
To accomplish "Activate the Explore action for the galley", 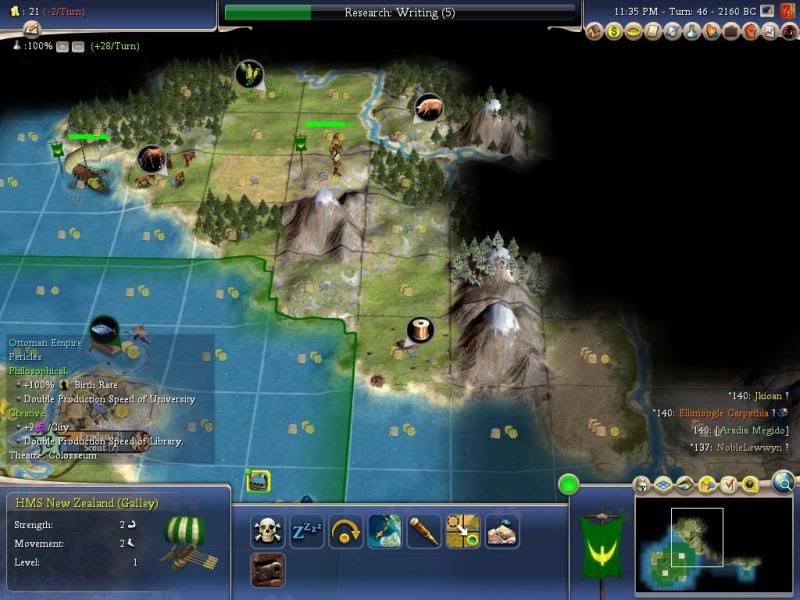I will [385, 531].
